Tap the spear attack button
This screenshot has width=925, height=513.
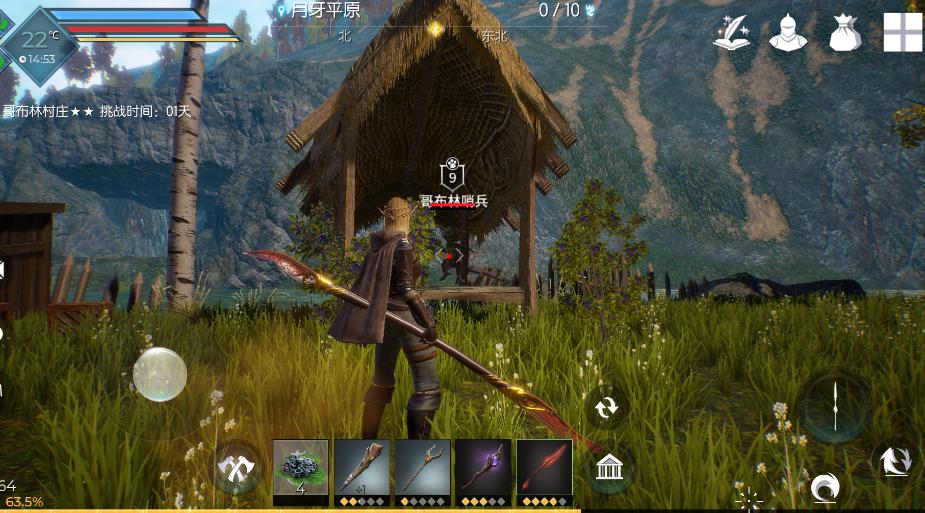pos(834,406)
